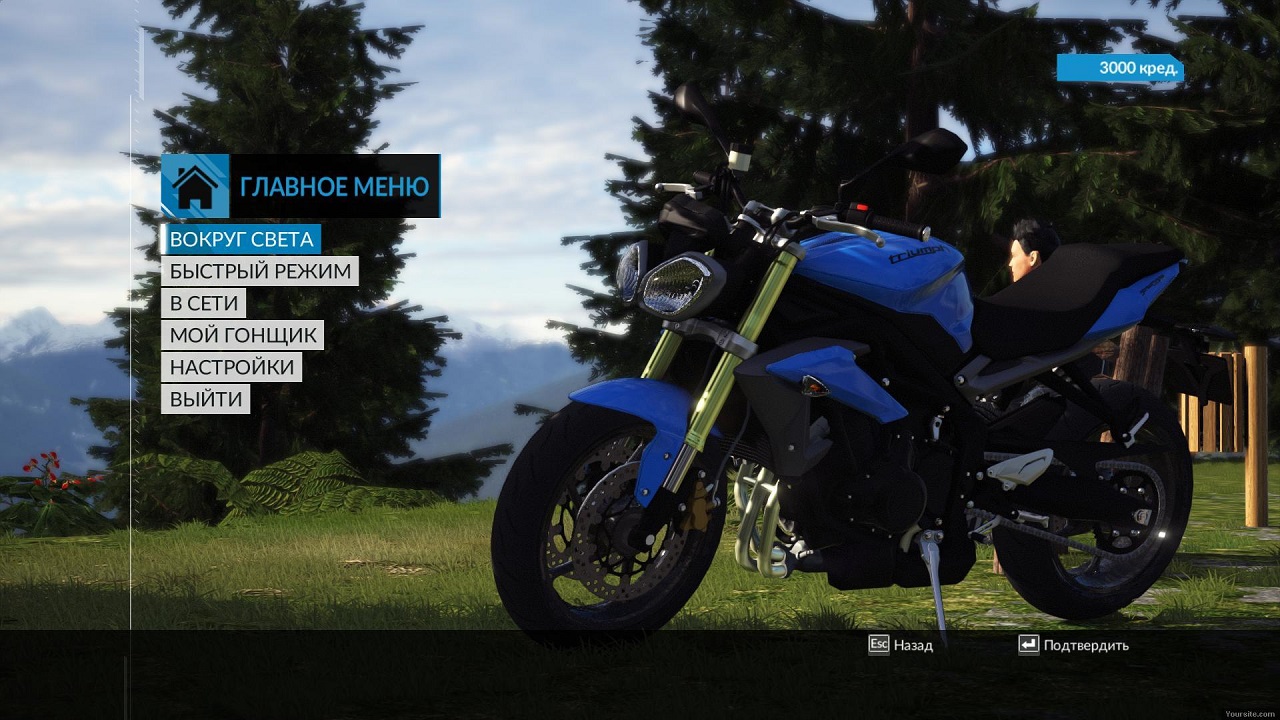Screen dimensions: 1280x720
Task: Select the ВОКРУГ СВЕТА menu entry
Action: coord(241,239)
